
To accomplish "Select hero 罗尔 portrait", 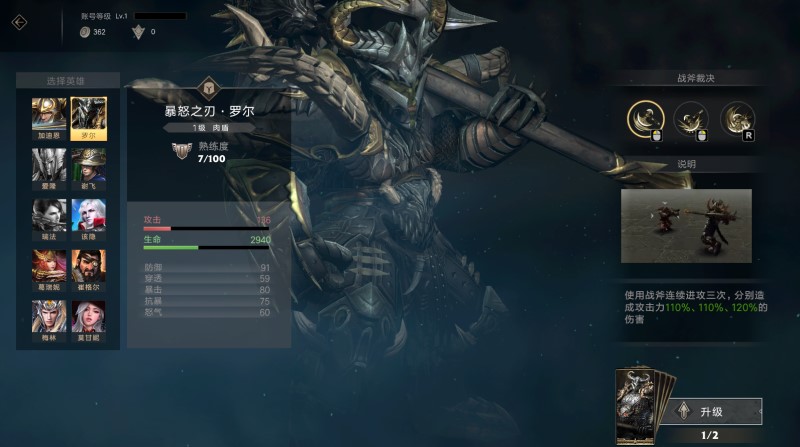I will point(88,115).
